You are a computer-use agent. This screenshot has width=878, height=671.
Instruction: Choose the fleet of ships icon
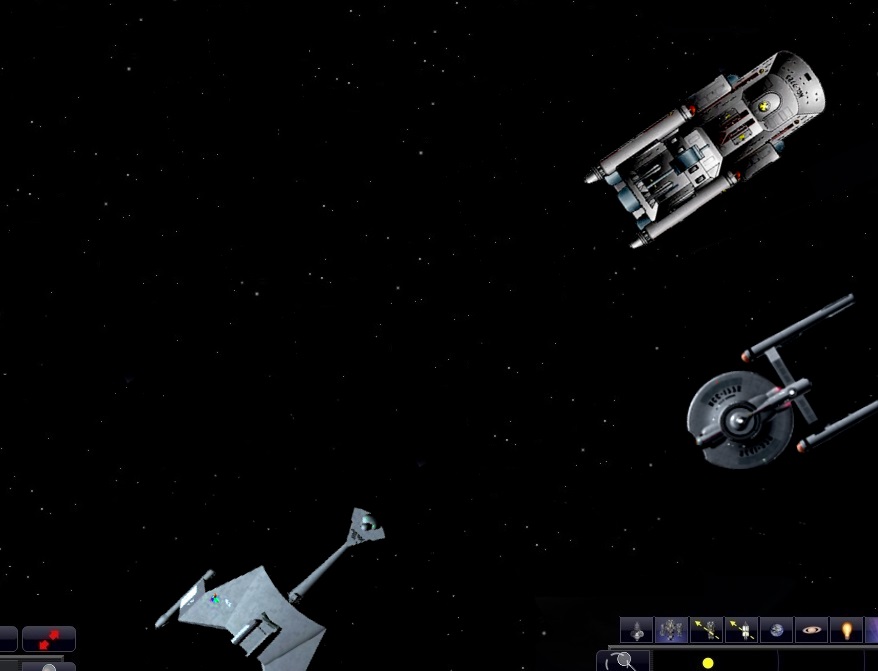click(671, 630)
